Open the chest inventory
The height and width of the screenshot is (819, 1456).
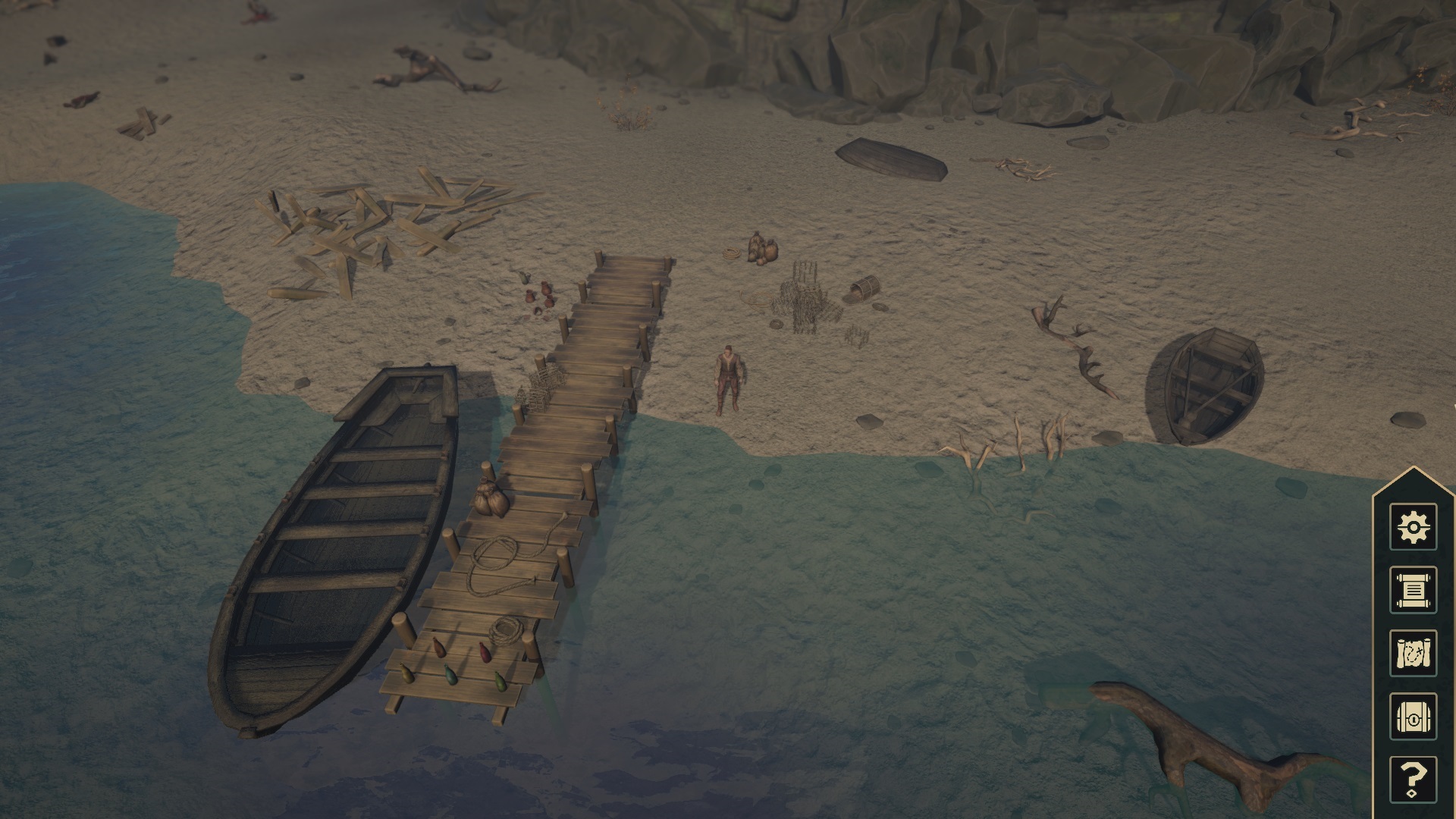click(x=1413, y=716)
